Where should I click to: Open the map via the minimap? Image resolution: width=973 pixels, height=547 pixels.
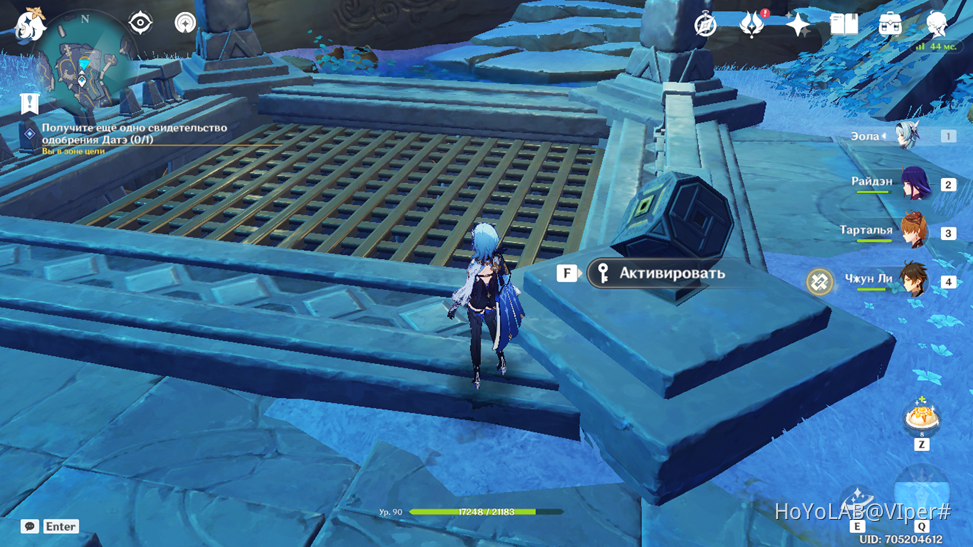tap(85, 58)
